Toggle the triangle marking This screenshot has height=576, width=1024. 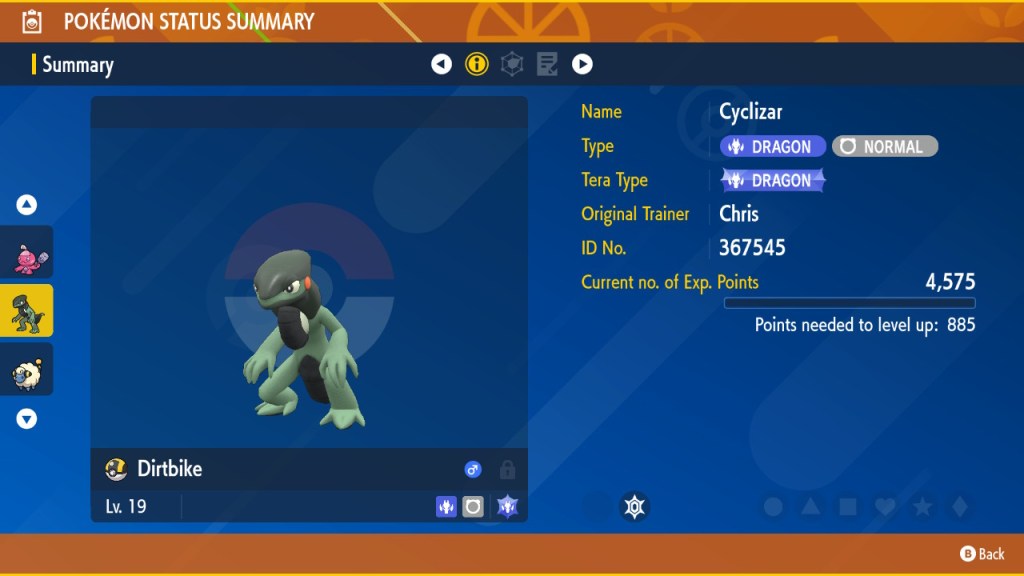(811, 507)
